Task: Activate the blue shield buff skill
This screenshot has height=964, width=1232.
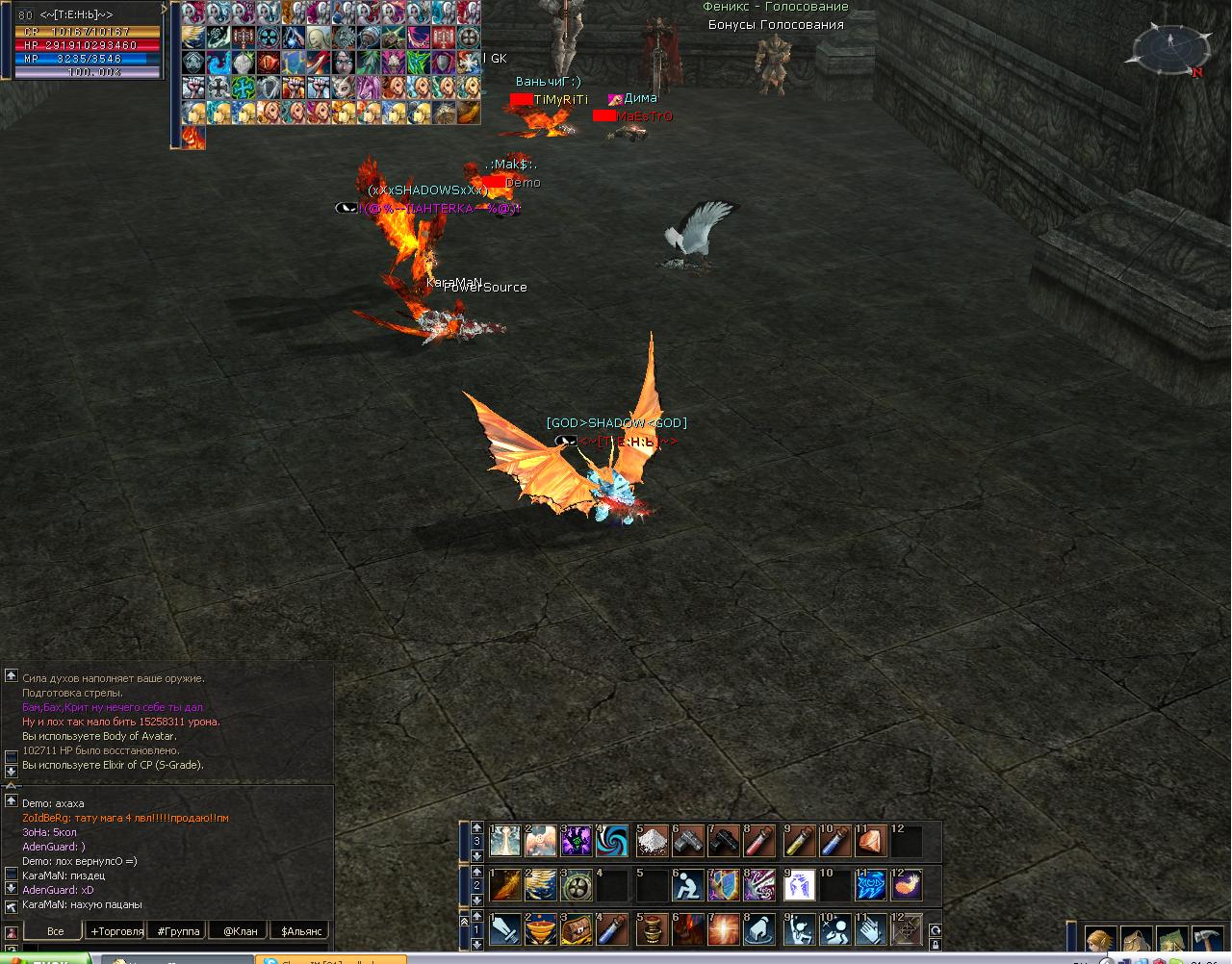Action: tap(724, 885)
